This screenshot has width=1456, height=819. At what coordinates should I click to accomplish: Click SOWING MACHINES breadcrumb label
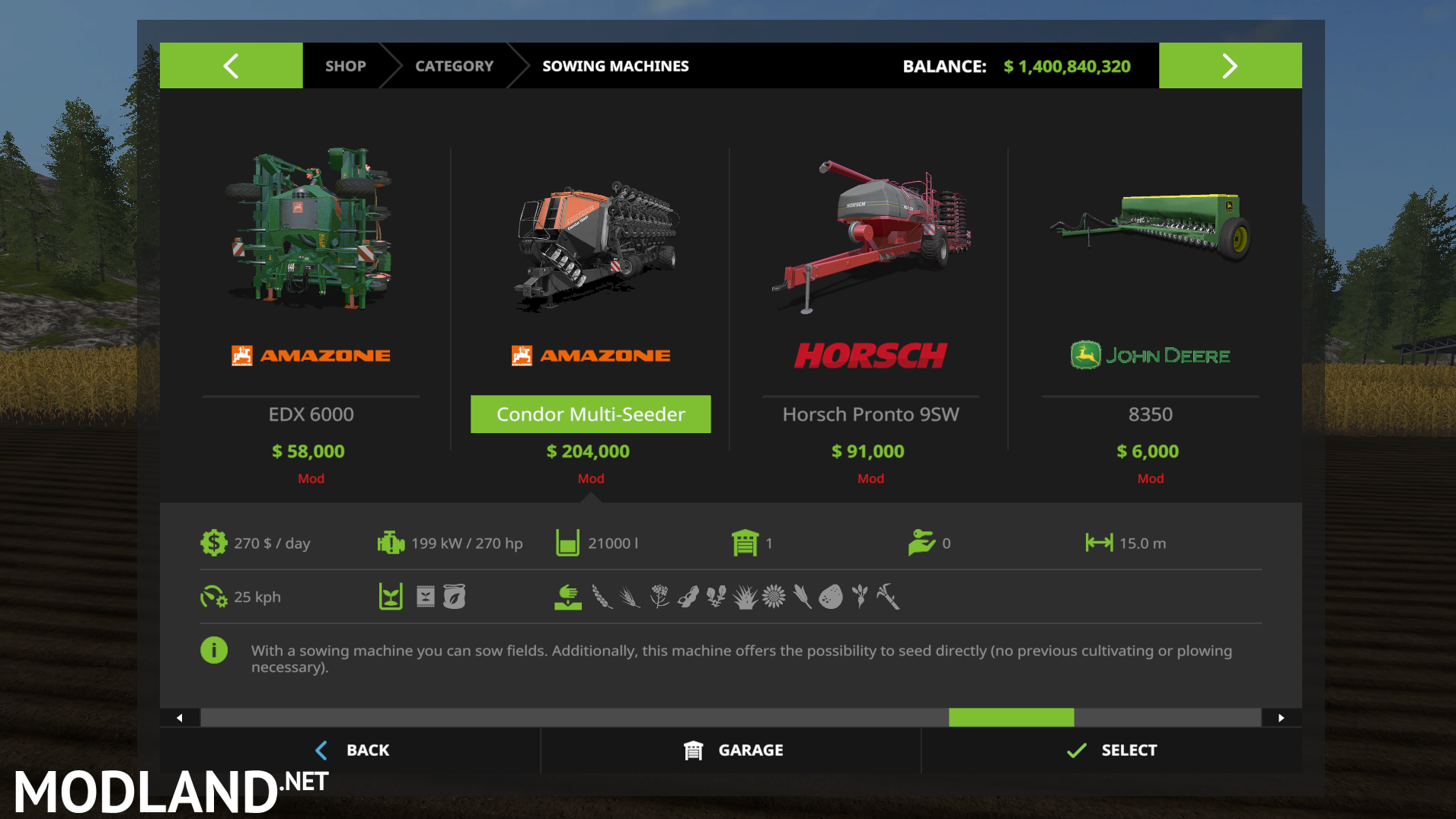pos(615,65)
